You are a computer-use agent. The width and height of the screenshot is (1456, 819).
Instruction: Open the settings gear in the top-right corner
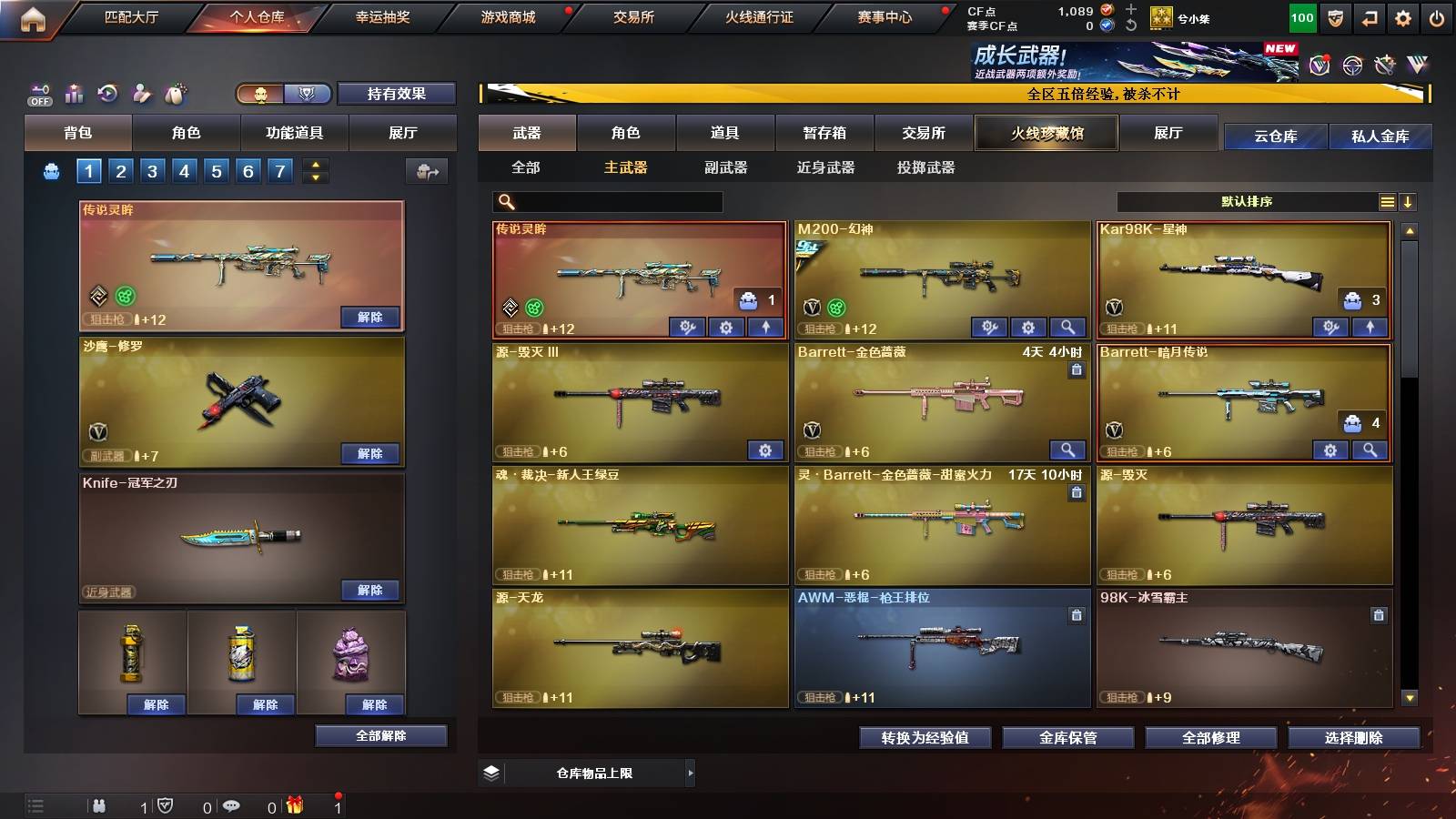point(1403,16)
